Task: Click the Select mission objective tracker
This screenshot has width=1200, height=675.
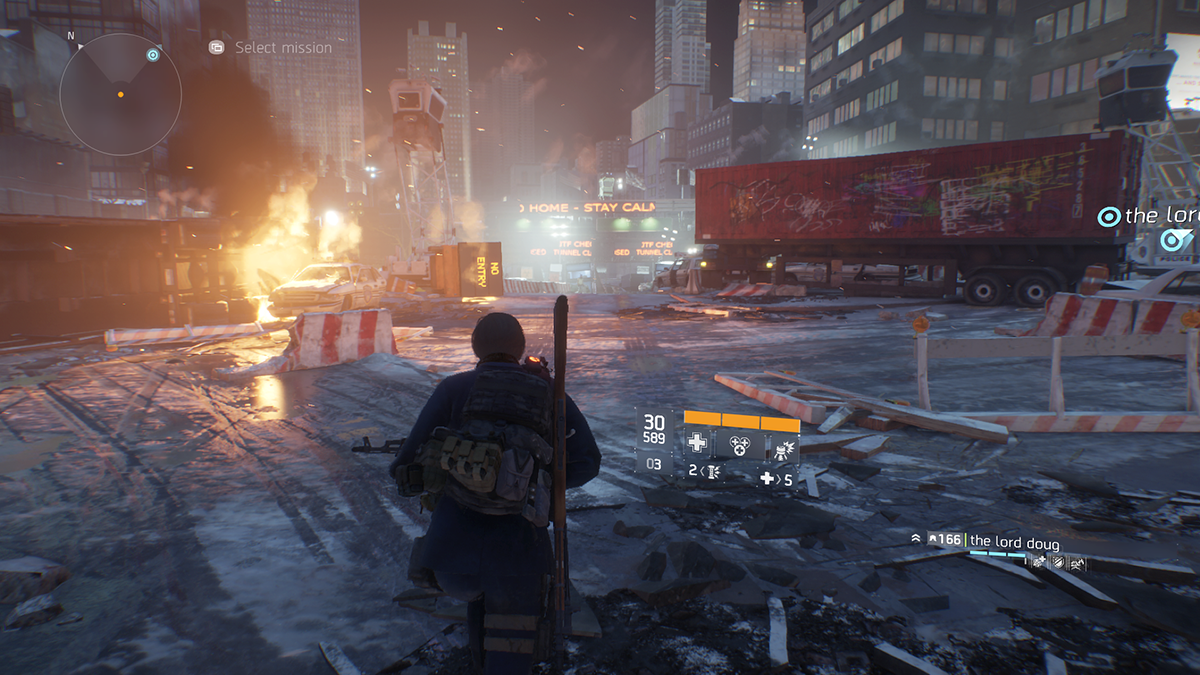Action: coord(271,47)
